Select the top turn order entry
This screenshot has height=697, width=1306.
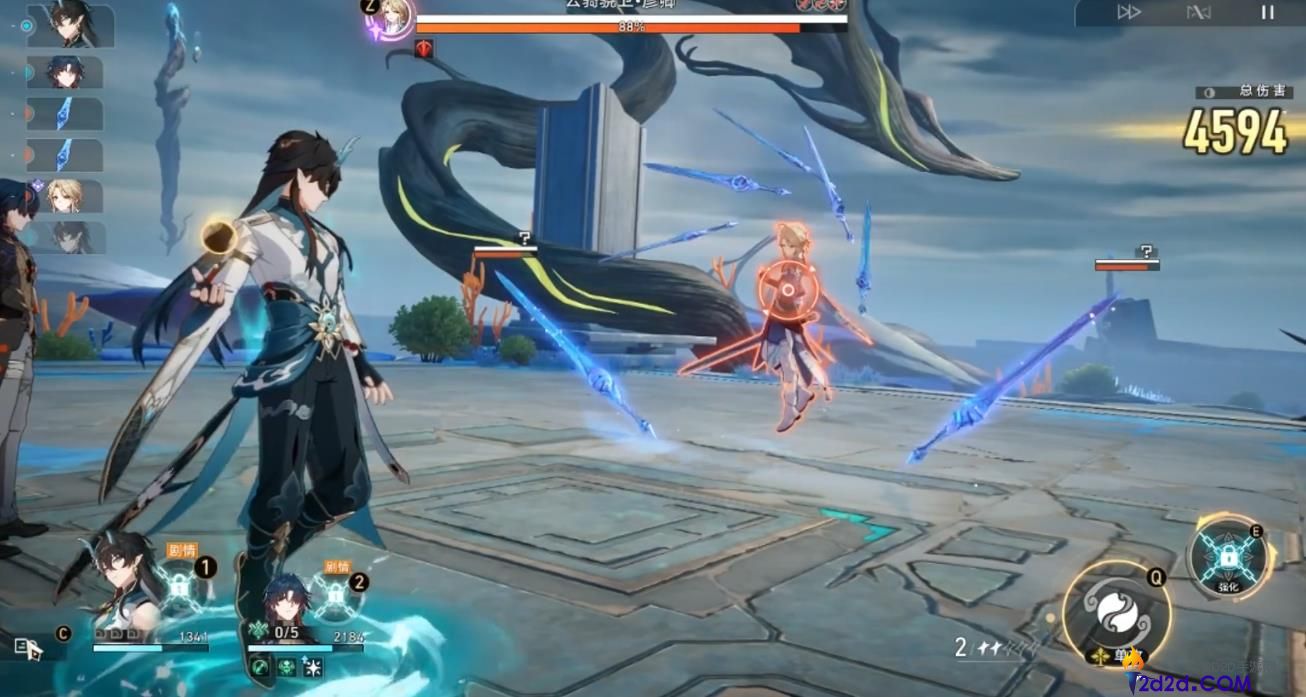[72, 24]
